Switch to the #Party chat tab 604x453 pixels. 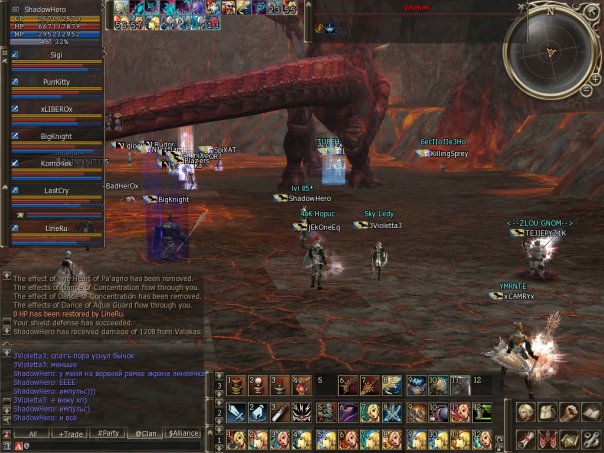point(110,434)
